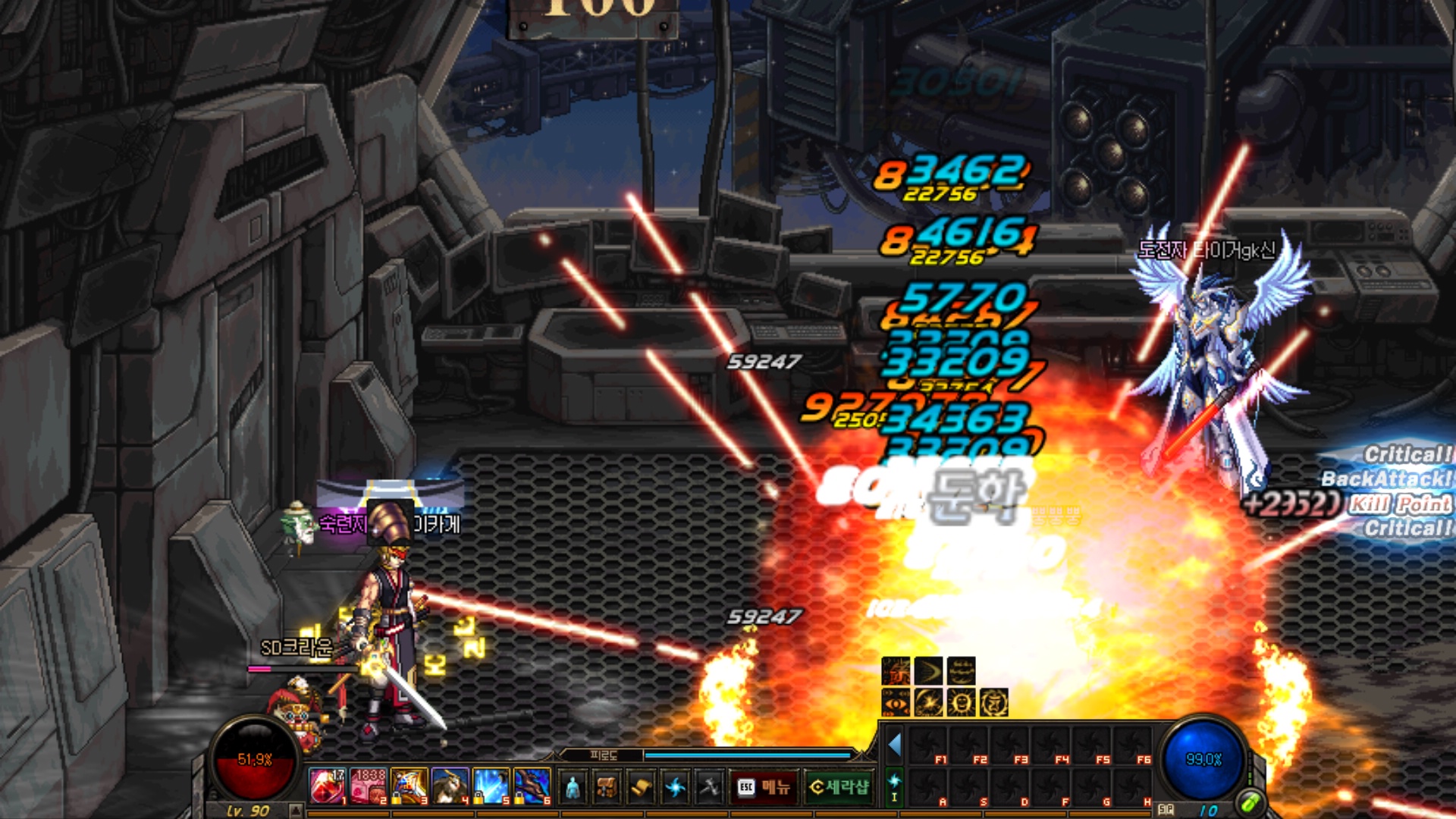Open the ESC 메뉴 menu
The width and height of the screenshot is (1456, 819).
point(764,787)
